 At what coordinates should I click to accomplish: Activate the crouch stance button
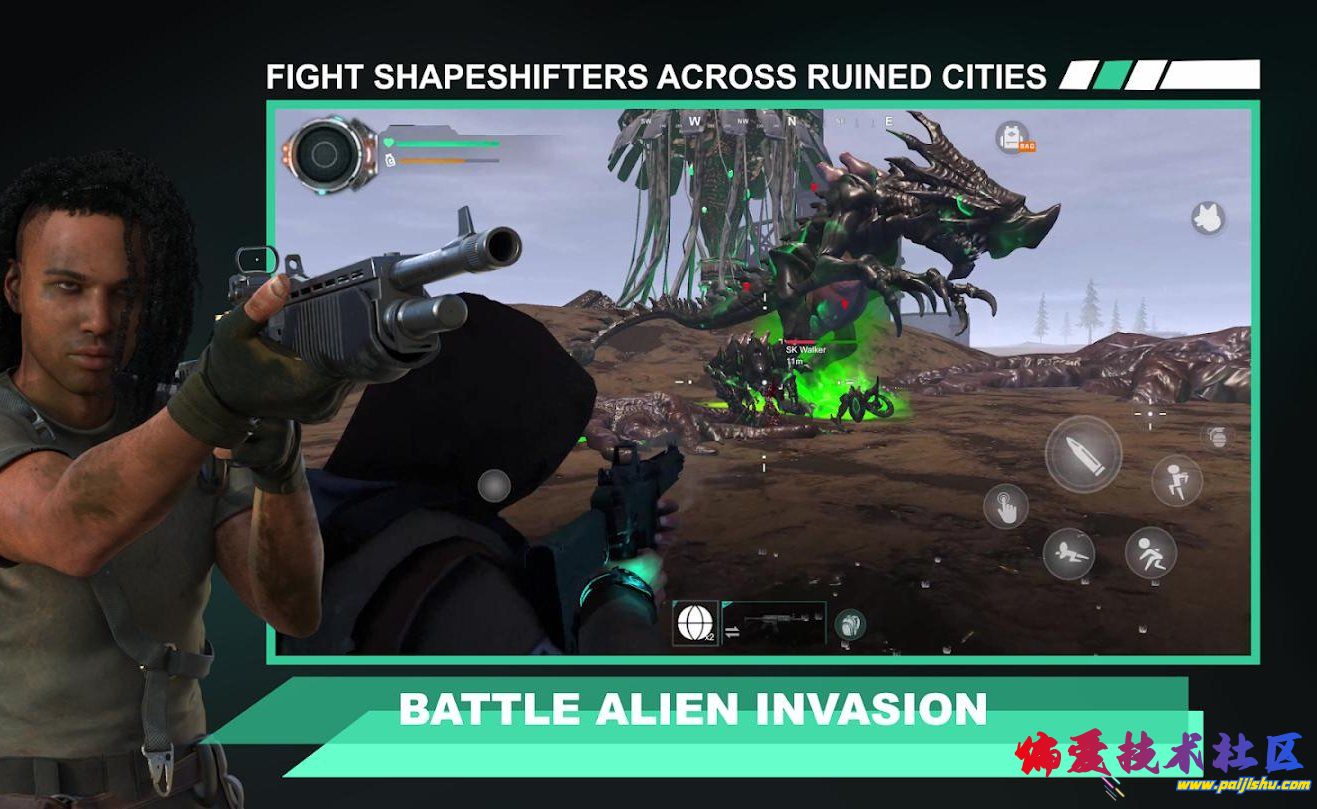[x=1150, y=552]
